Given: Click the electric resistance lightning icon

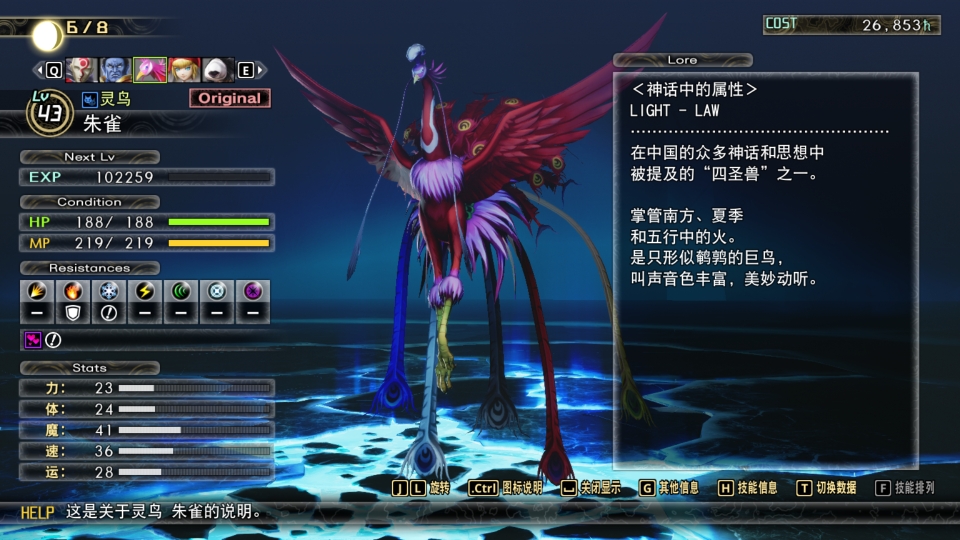Looking at the screenshot, I should (x=145, y=292).
